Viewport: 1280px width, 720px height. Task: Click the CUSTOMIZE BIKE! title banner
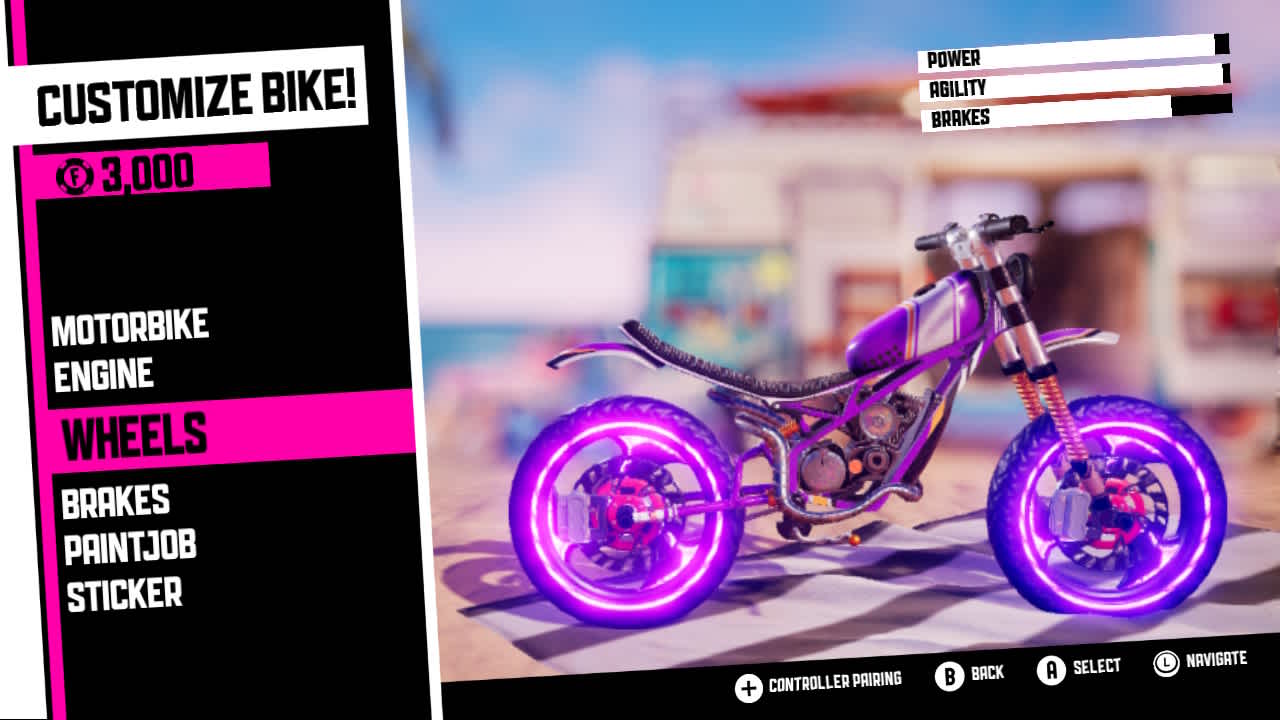tap(195, 93)
